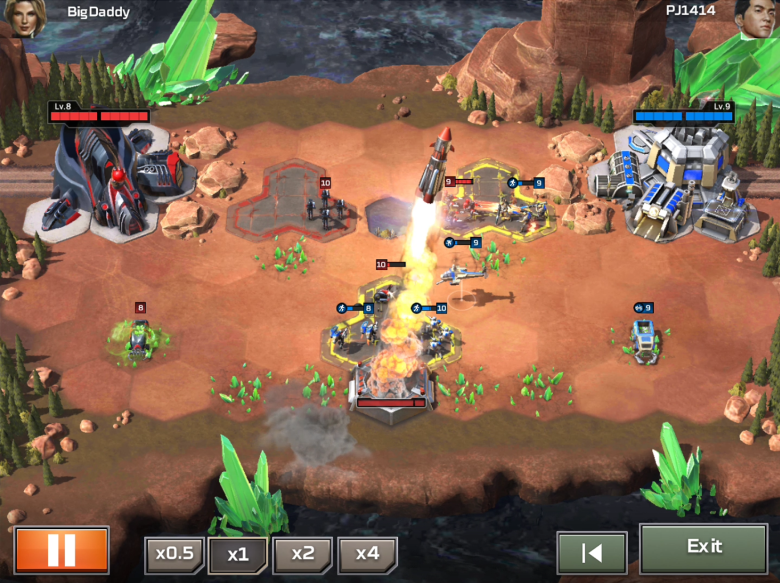Pause the replay playback

click(x=61, y=550)
